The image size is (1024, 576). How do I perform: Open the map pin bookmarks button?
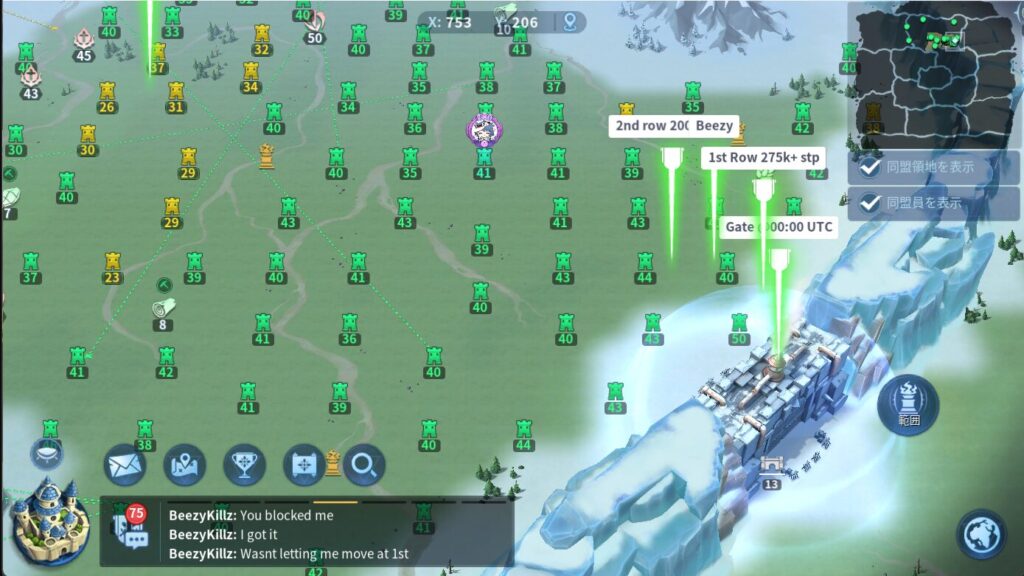[x=185, y=464]
